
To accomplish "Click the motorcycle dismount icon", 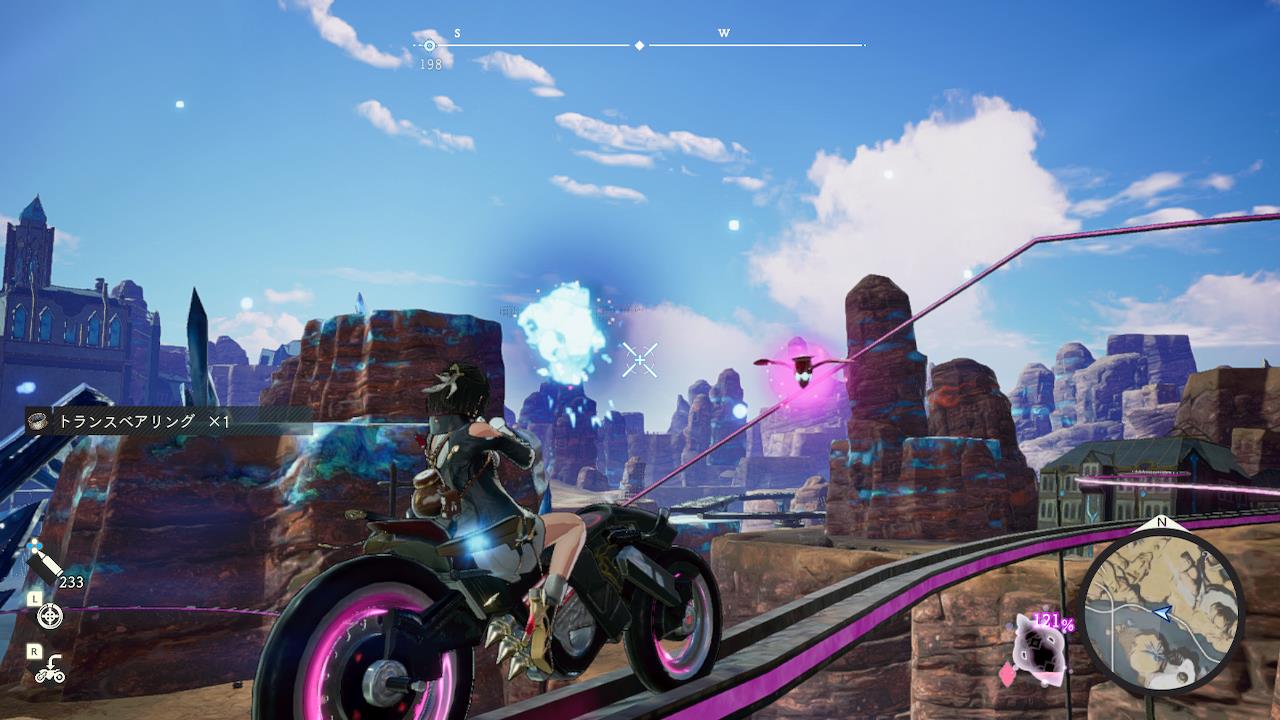I will 49,670.
